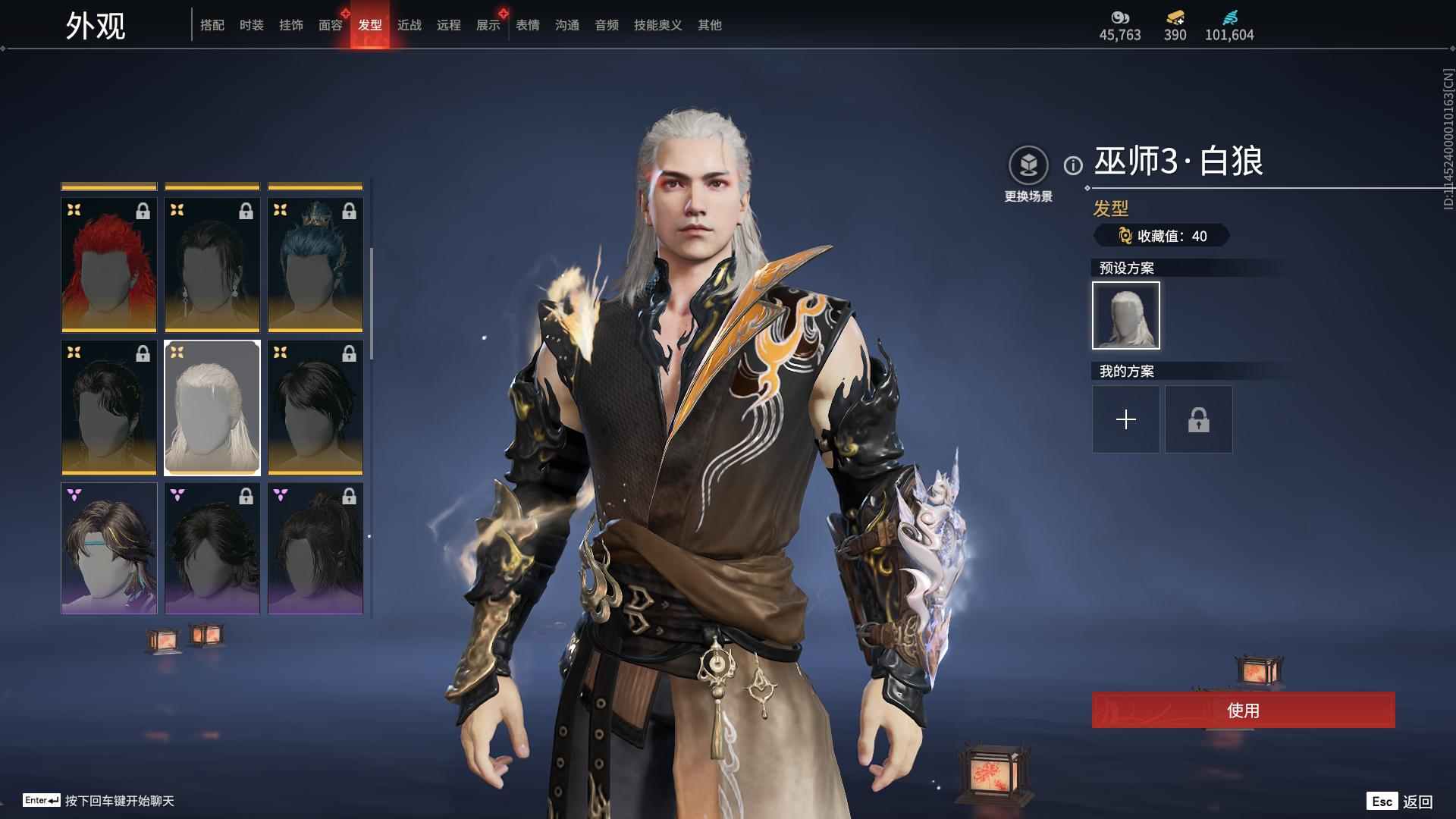Switch to the 搭配 tab
Viewport: 1456px width, 819px height.
click(212, 25)
